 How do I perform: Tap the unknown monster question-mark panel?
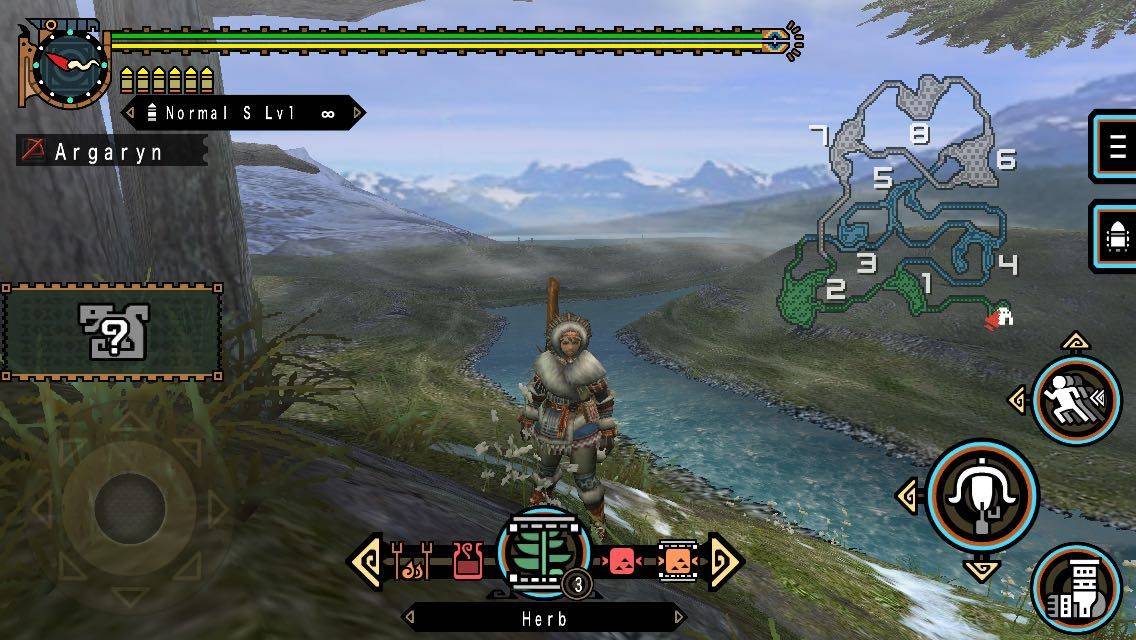coord(112,331)
